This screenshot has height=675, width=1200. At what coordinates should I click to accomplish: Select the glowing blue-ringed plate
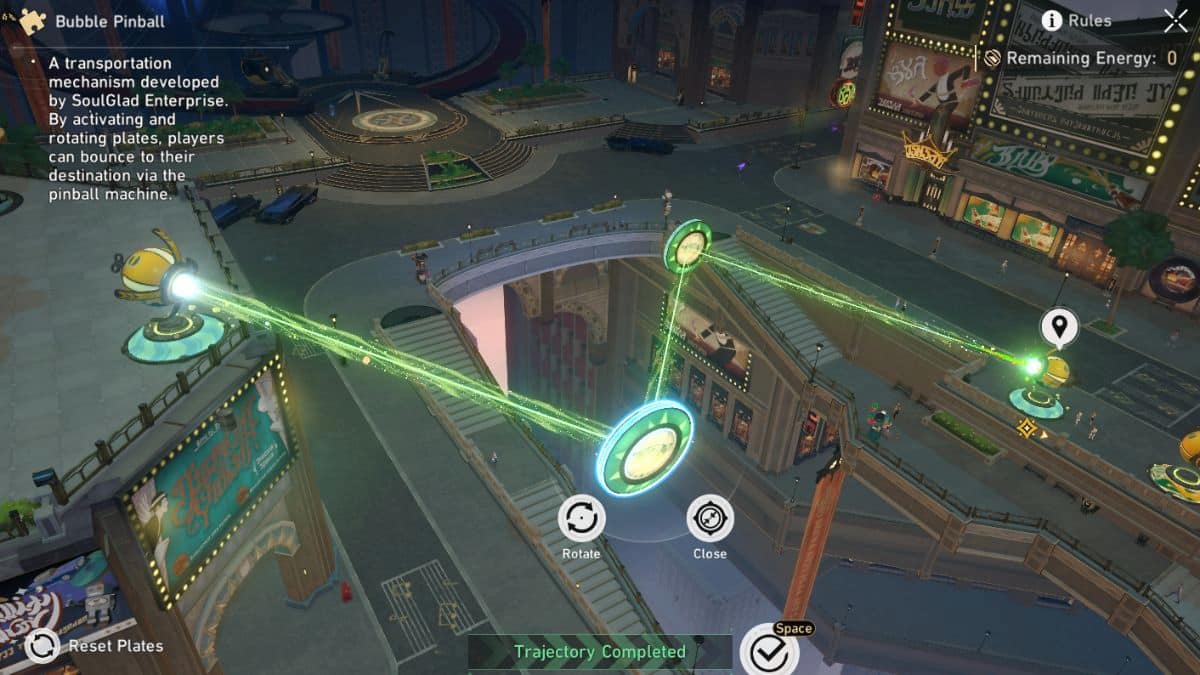click(644, 446)
